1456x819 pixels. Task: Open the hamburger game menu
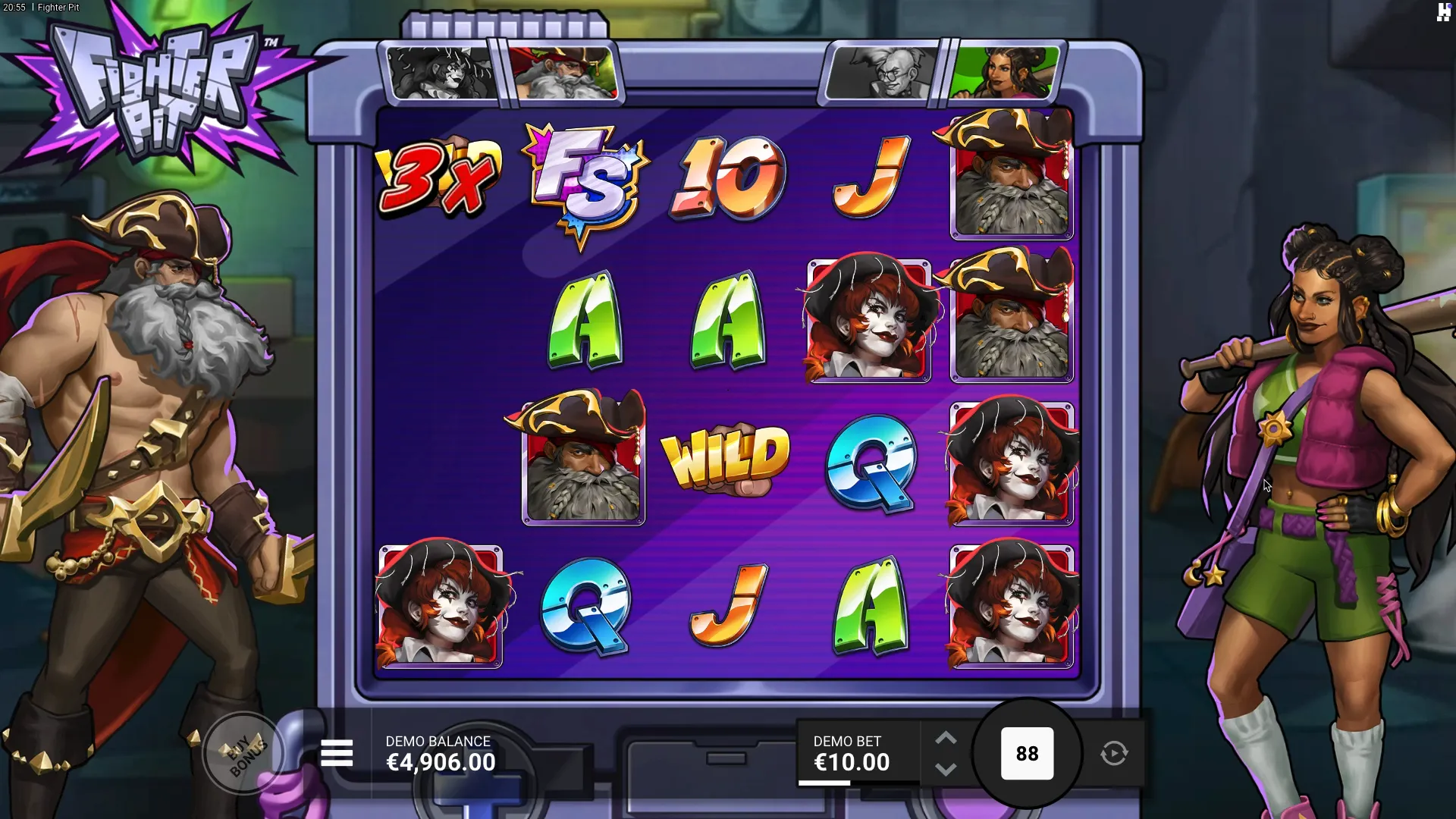[337, 754]
